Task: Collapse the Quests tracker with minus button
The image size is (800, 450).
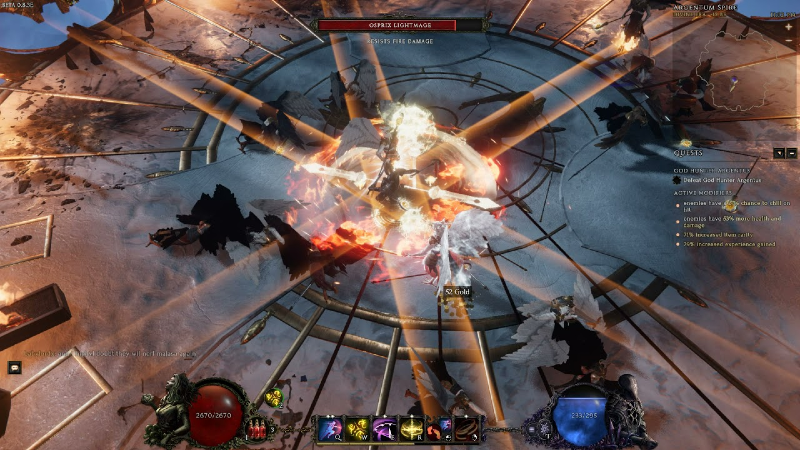Action: pos(792,153)
